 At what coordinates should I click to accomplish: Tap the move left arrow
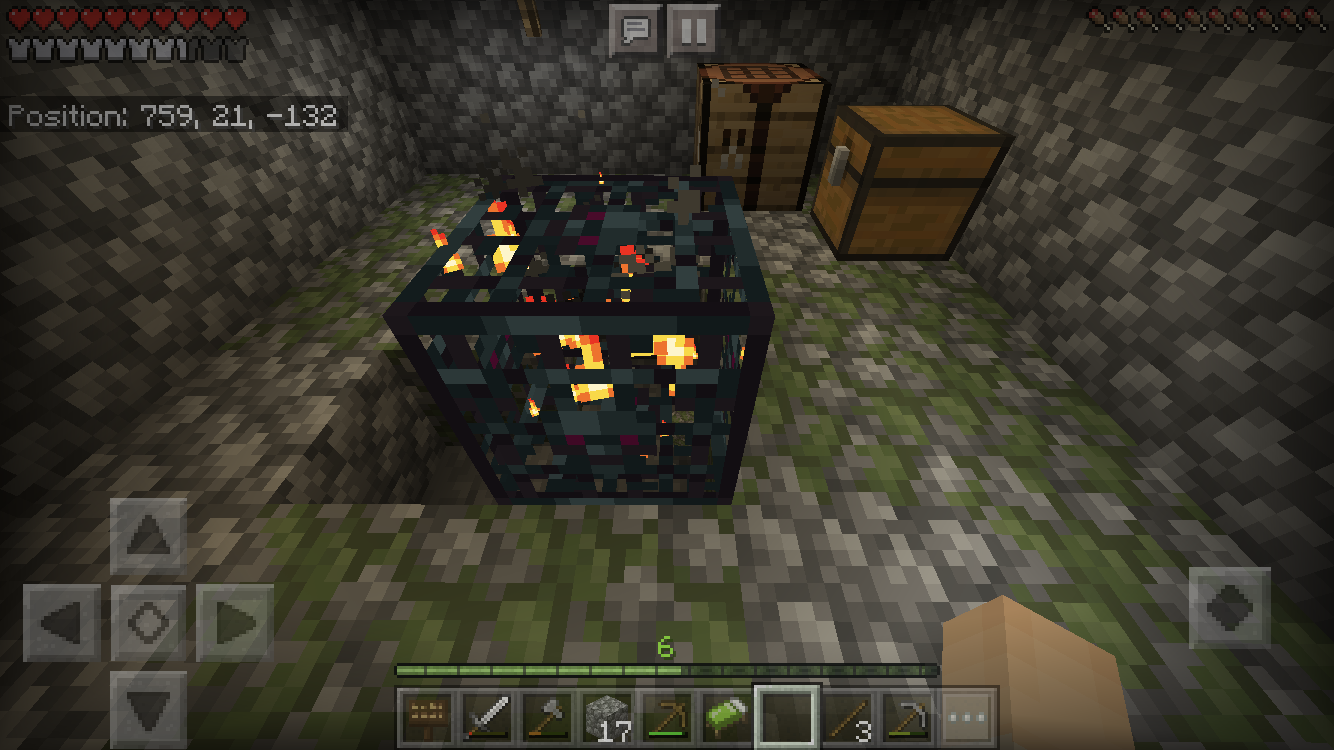(x=62, y=623)
